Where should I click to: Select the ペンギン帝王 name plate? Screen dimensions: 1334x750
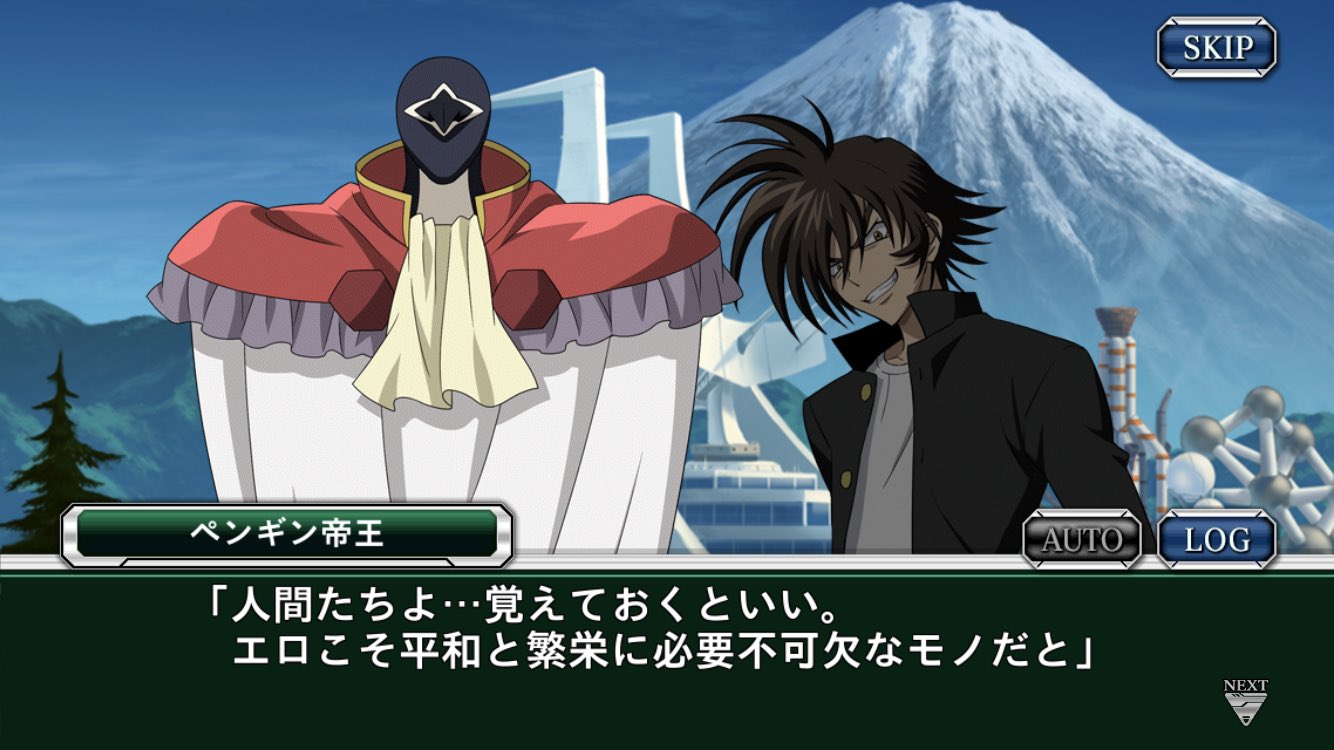tap(290, 532)
